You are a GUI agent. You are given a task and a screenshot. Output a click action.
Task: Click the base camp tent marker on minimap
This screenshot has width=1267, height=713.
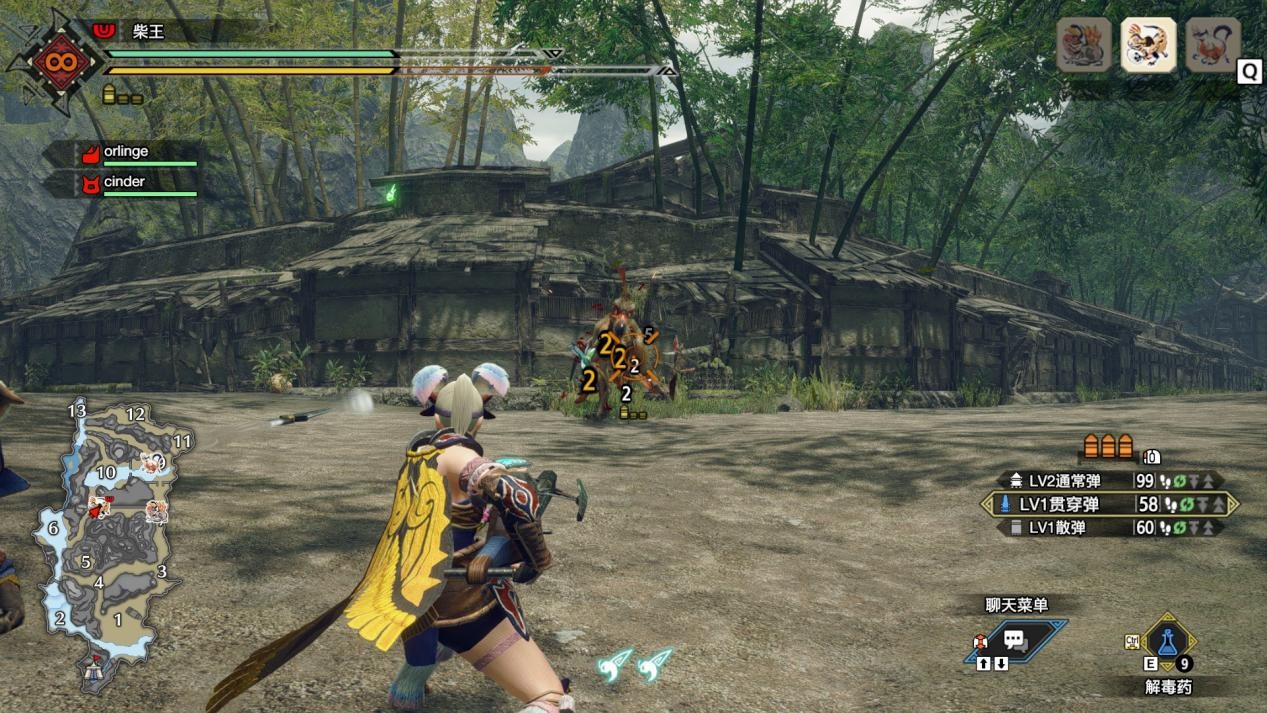point(96,669)
